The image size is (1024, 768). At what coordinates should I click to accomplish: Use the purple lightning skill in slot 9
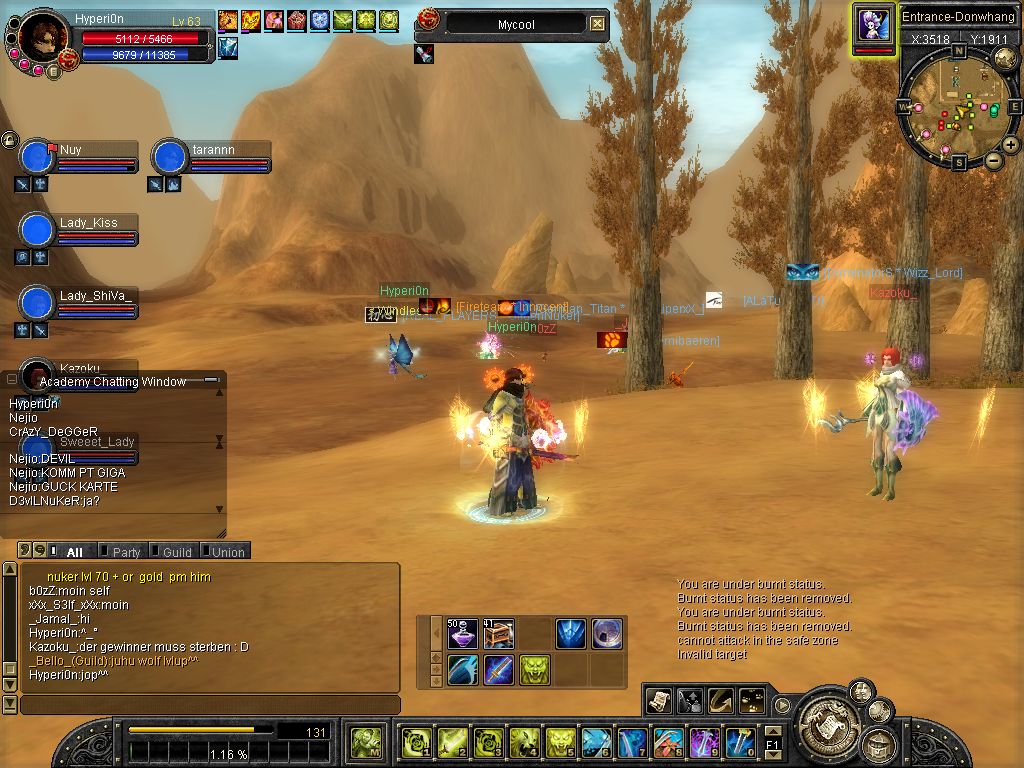click(703, 742)
